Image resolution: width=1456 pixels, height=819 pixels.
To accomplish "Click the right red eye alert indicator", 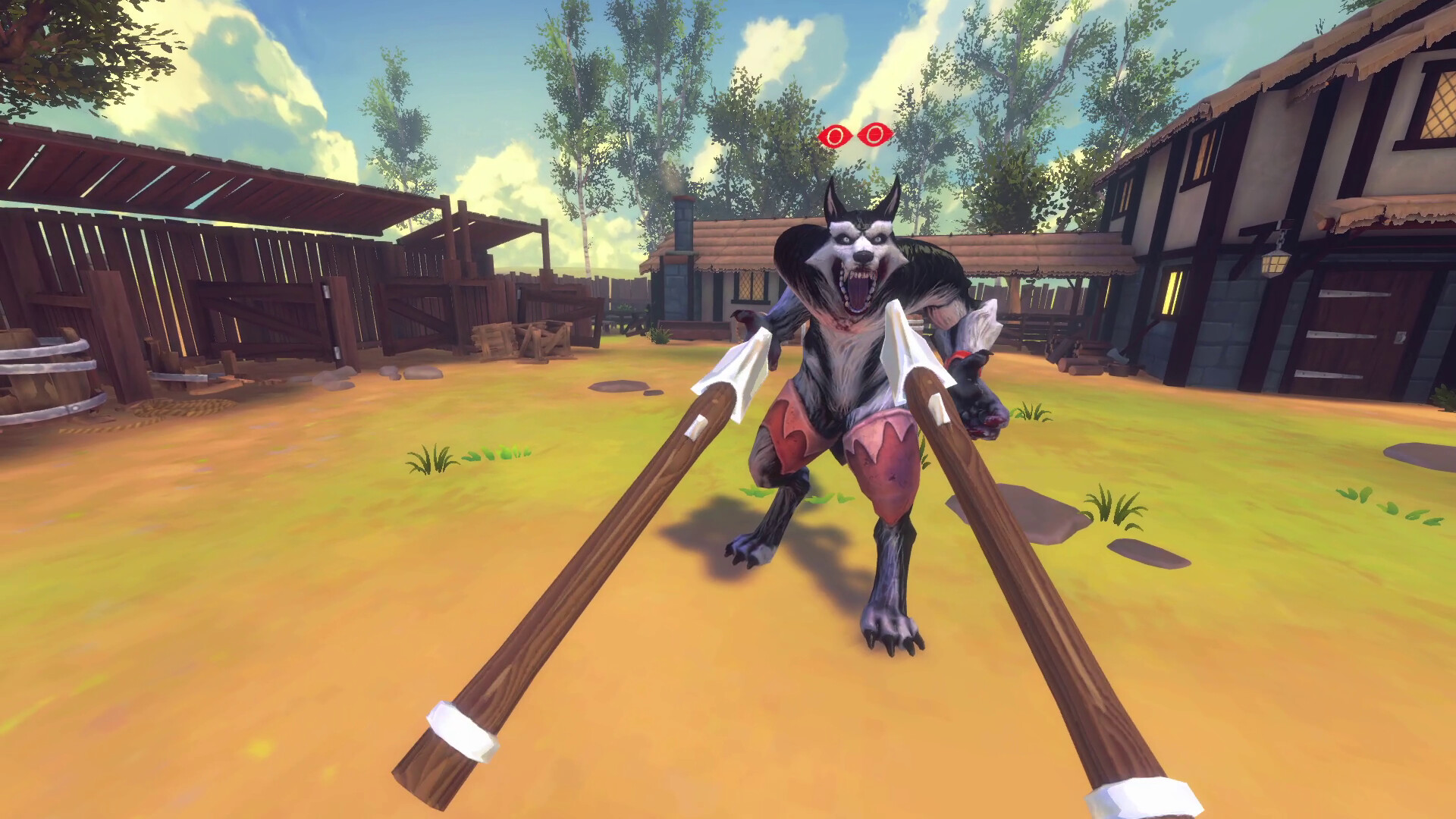I will [877, 136].
